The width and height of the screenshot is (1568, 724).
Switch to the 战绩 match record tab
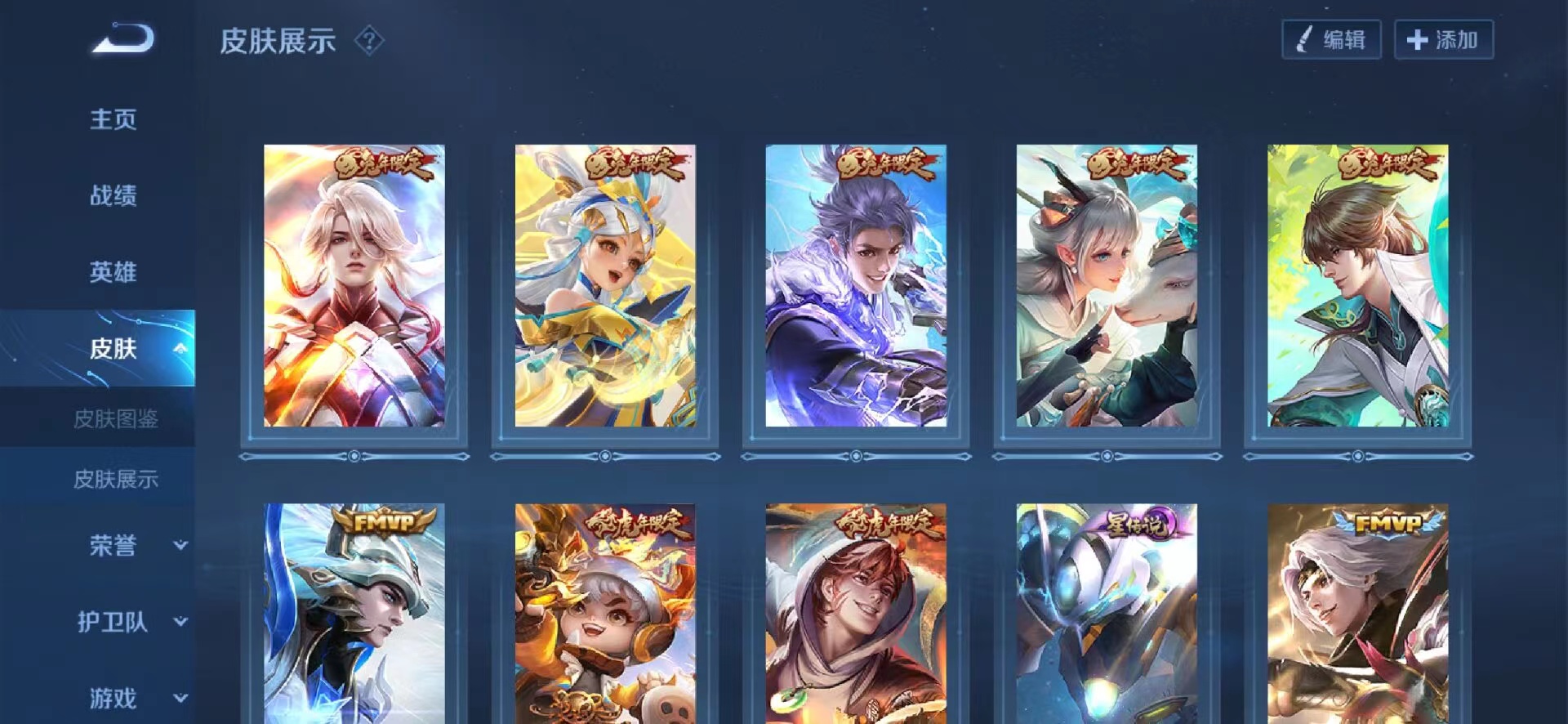(113, 195)
